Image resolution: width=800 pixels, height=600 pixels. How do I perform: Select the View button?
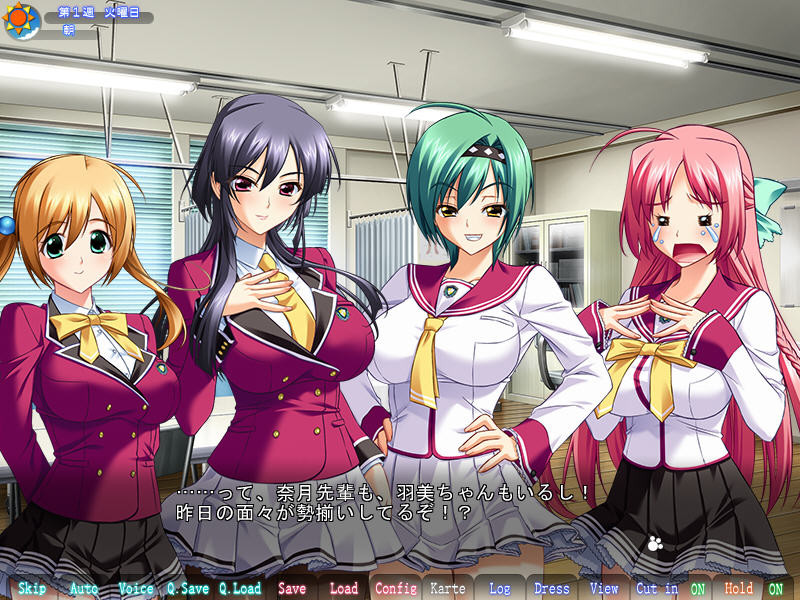coord(604,588)
